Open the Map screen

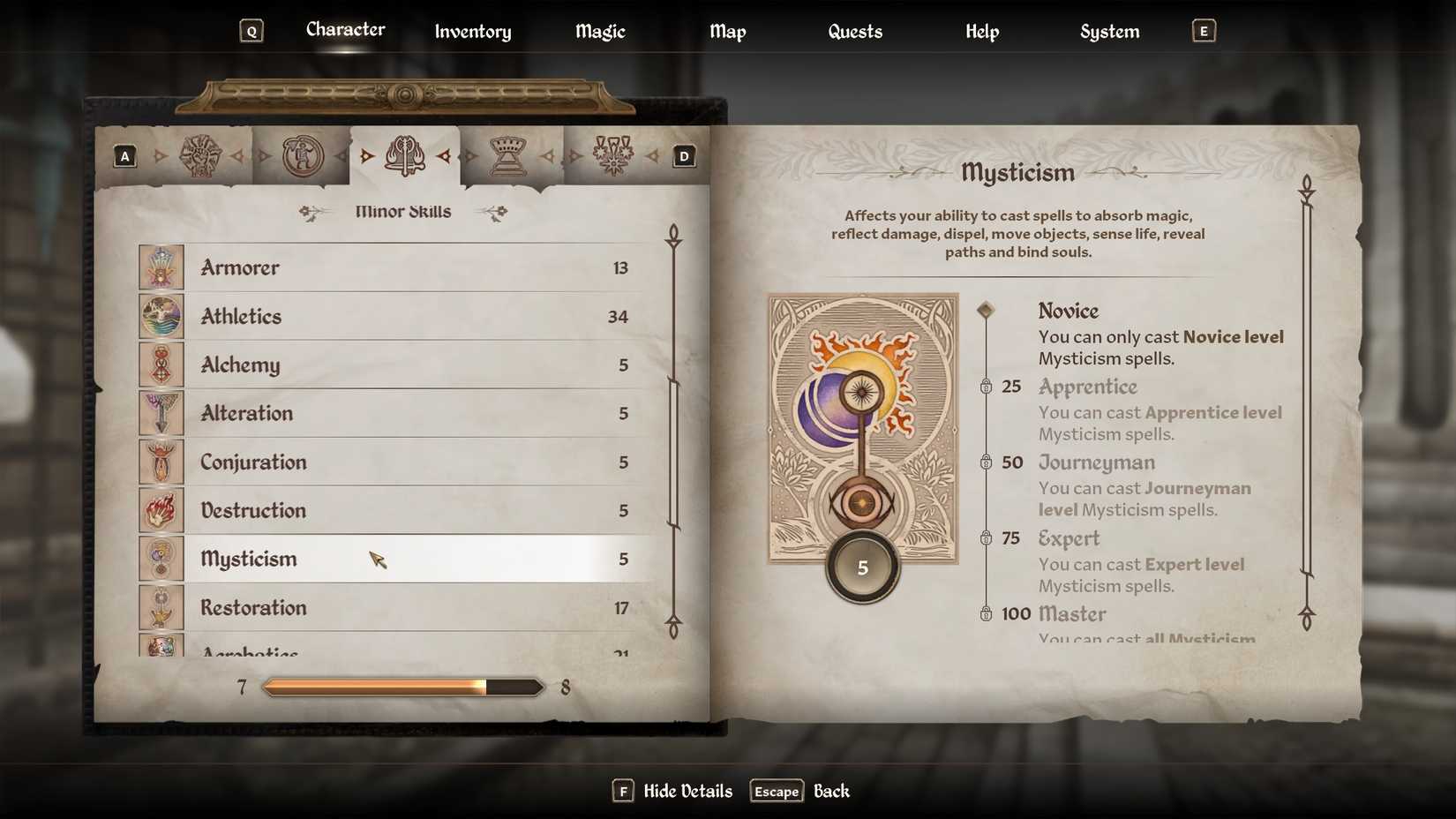(727, 31)
